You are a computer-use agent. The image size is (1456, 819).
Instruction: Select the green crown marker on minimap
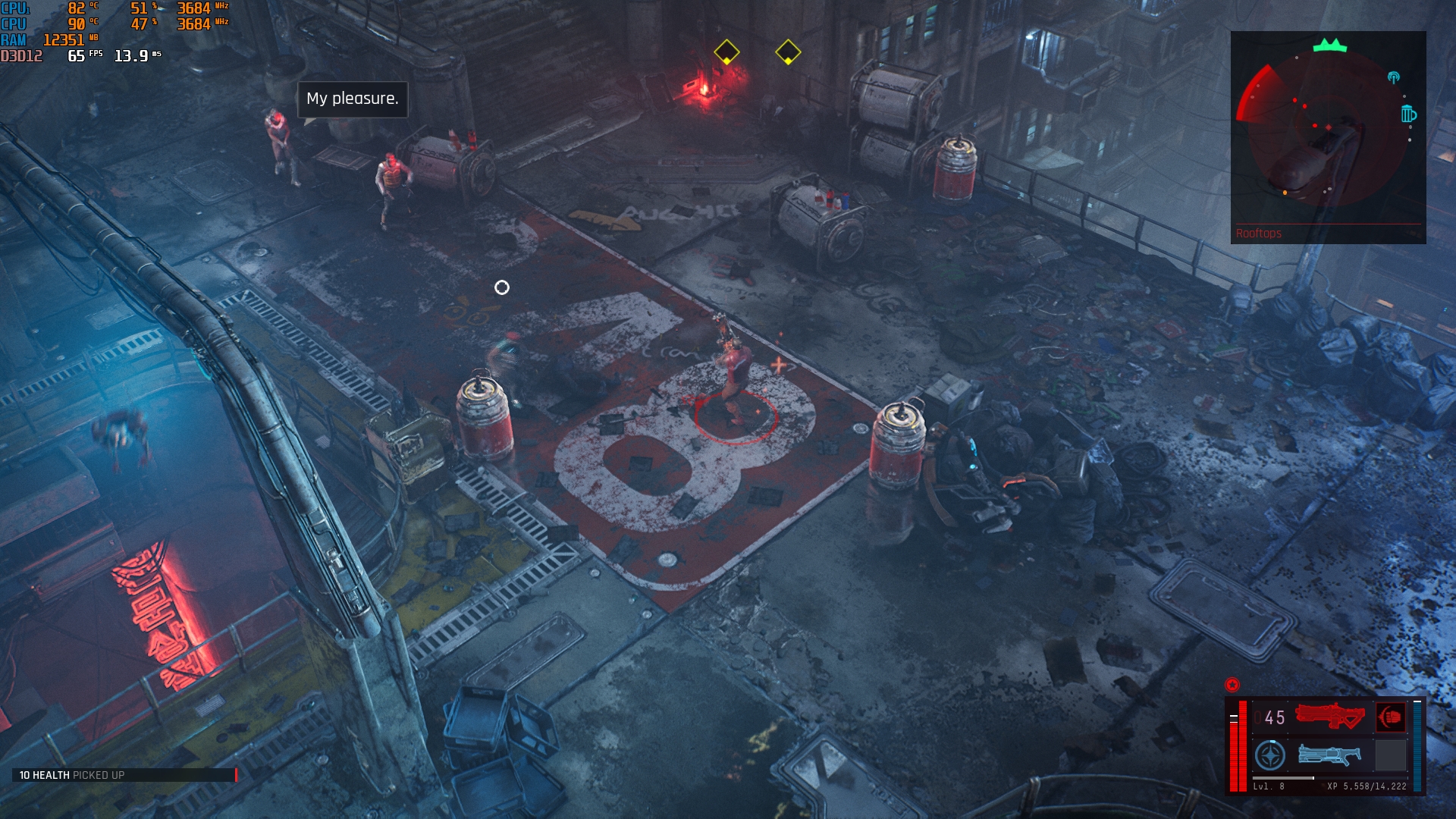(x=1329, y=45)
